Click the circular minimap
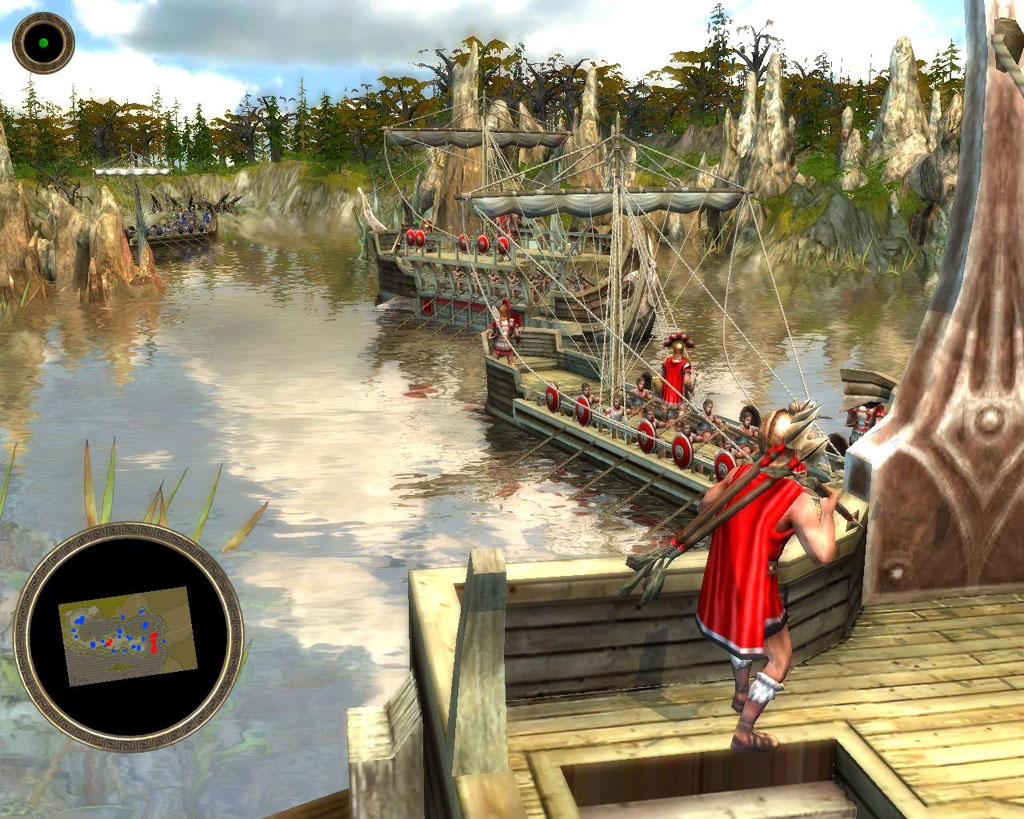Screen dimensions: 1024x819 coord(128,636)
